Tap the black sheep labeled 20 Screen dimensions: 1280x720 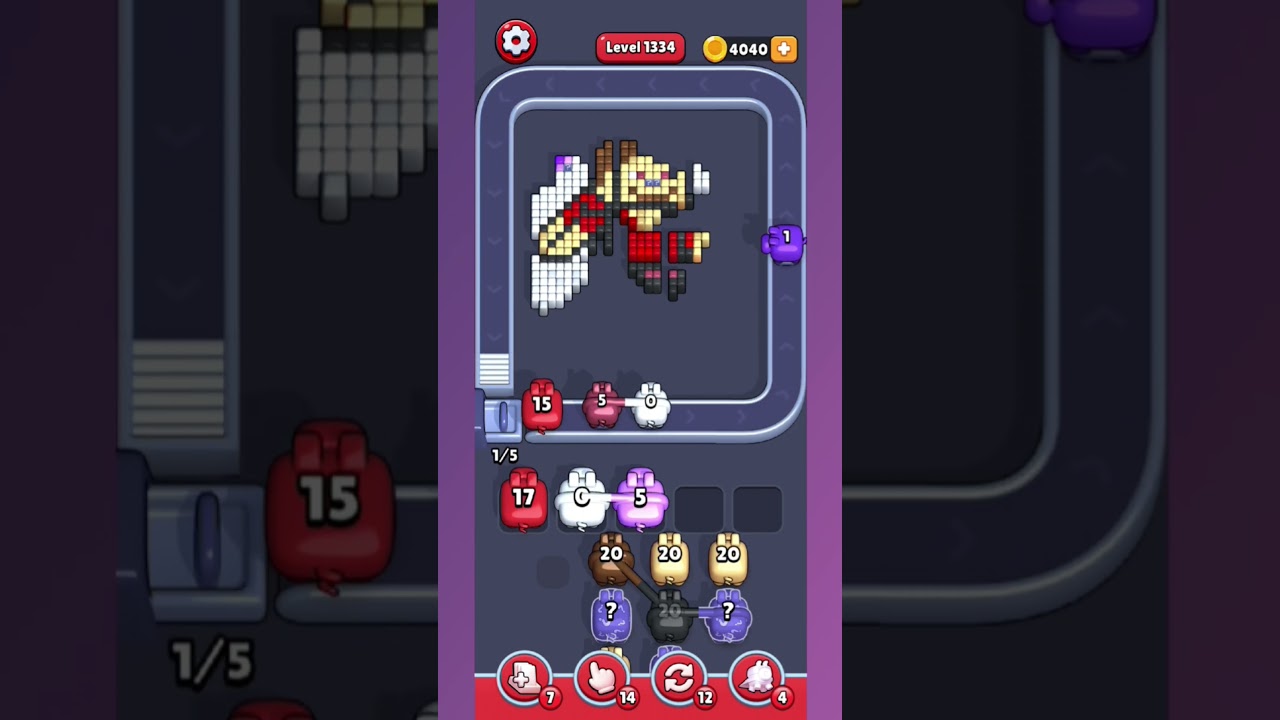(x=668, y=615)
